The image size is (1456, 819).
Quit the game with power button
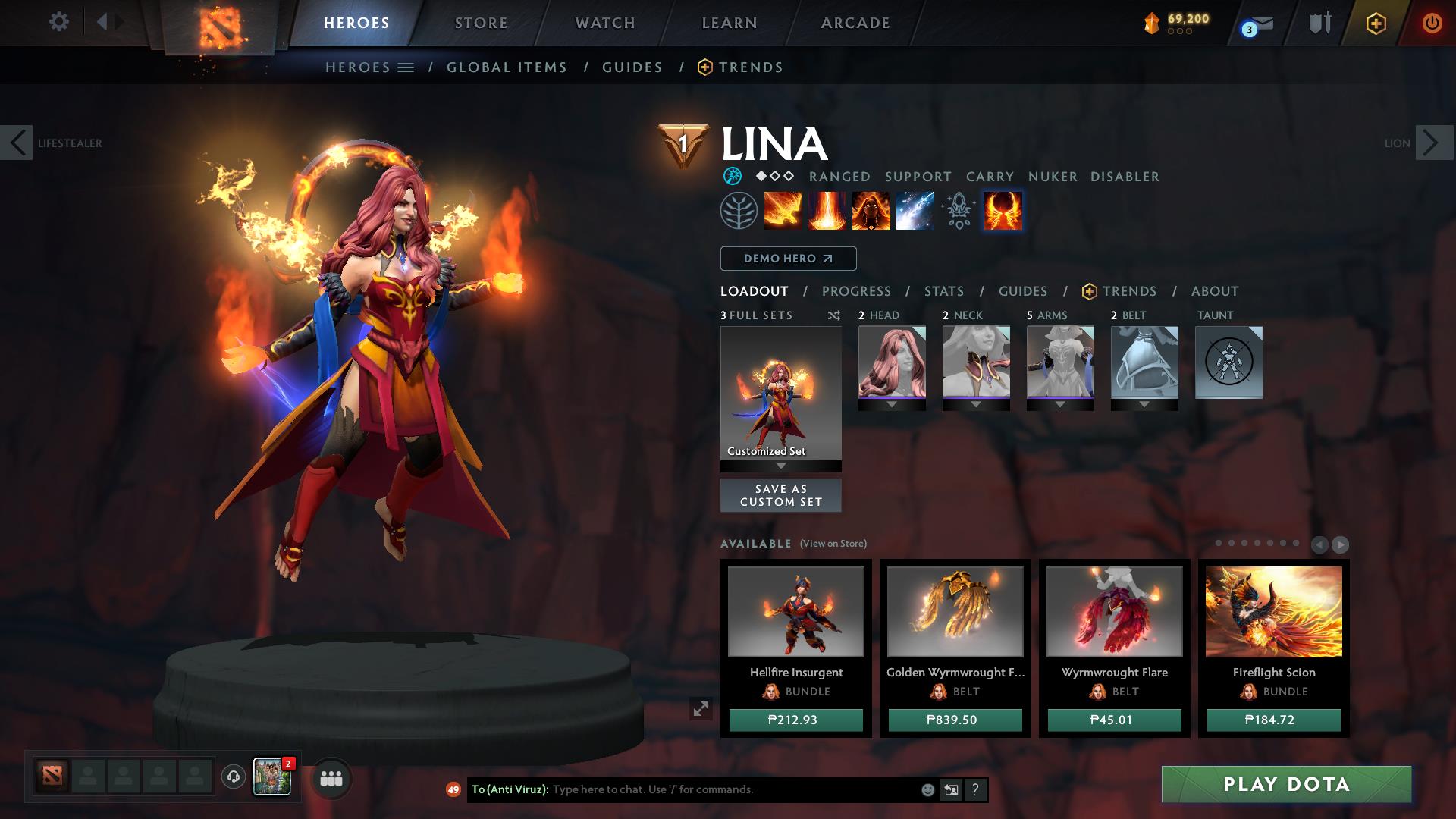[x=1432, y=23]
